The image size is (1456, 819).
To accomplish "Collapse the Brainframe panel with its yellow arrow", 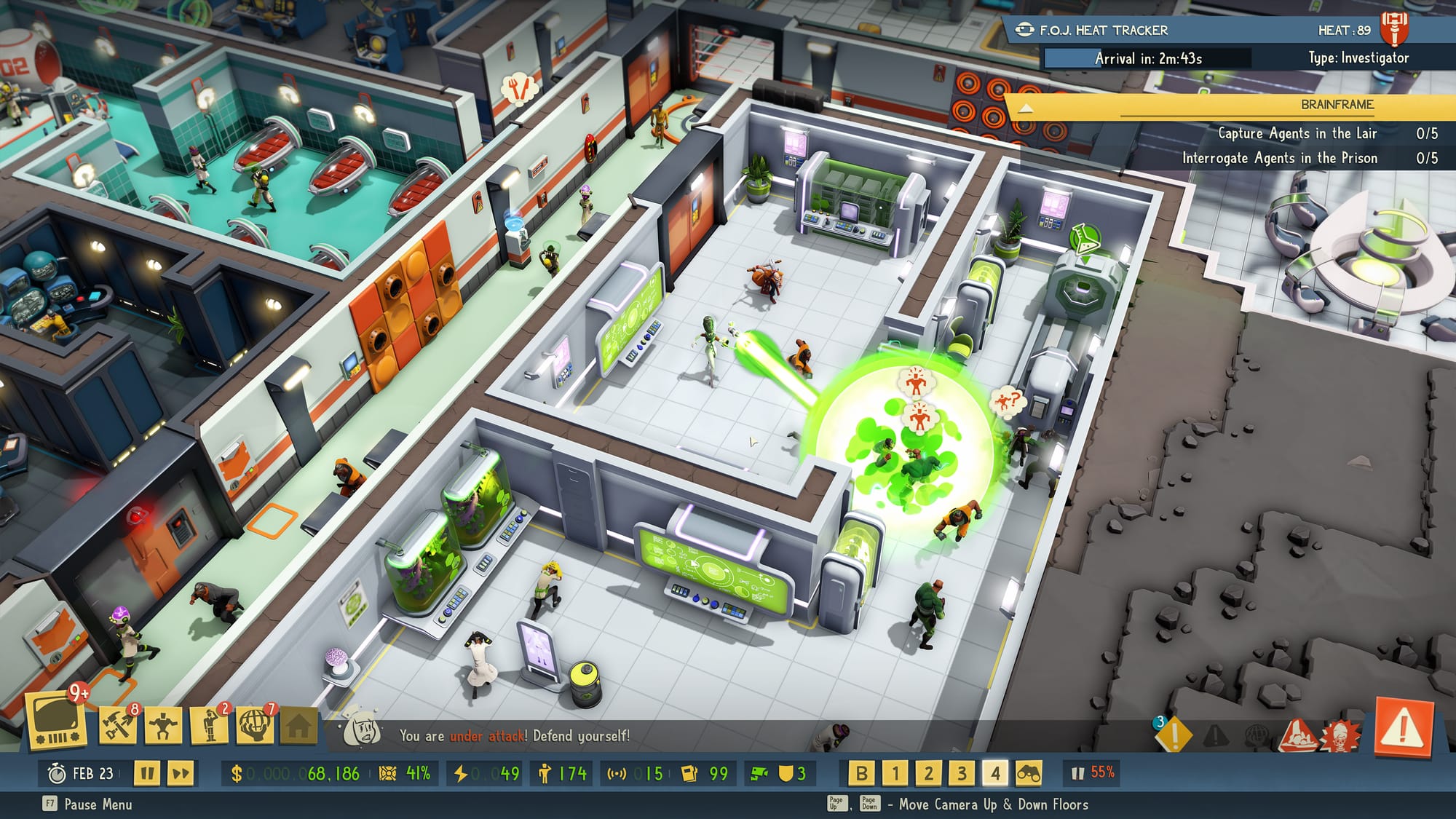I will click(1028, 106).
